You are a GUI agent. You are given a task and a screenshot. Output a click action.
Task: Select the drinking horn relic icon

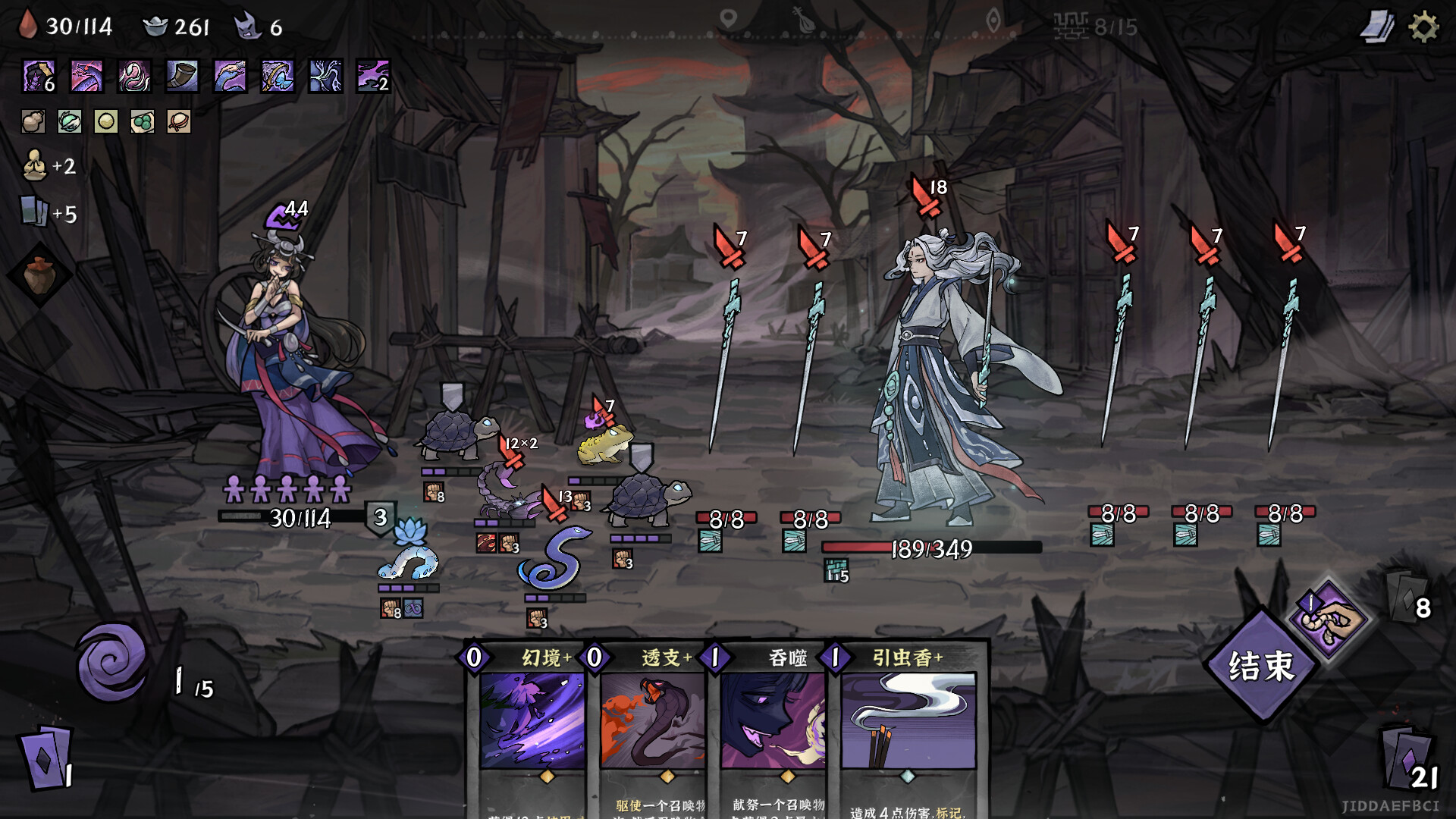point(182,76)
